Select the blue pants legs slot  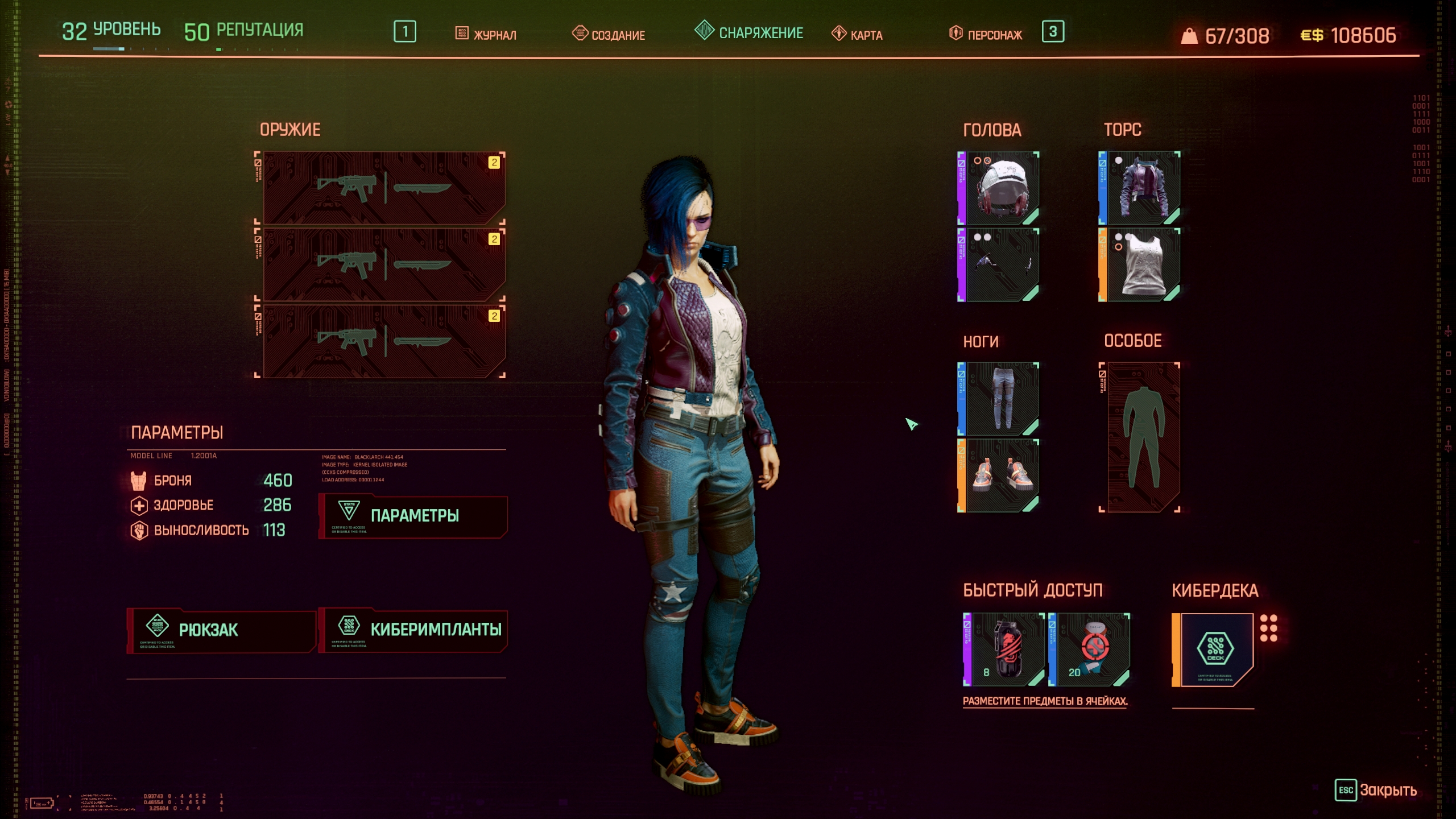(999, 399)
